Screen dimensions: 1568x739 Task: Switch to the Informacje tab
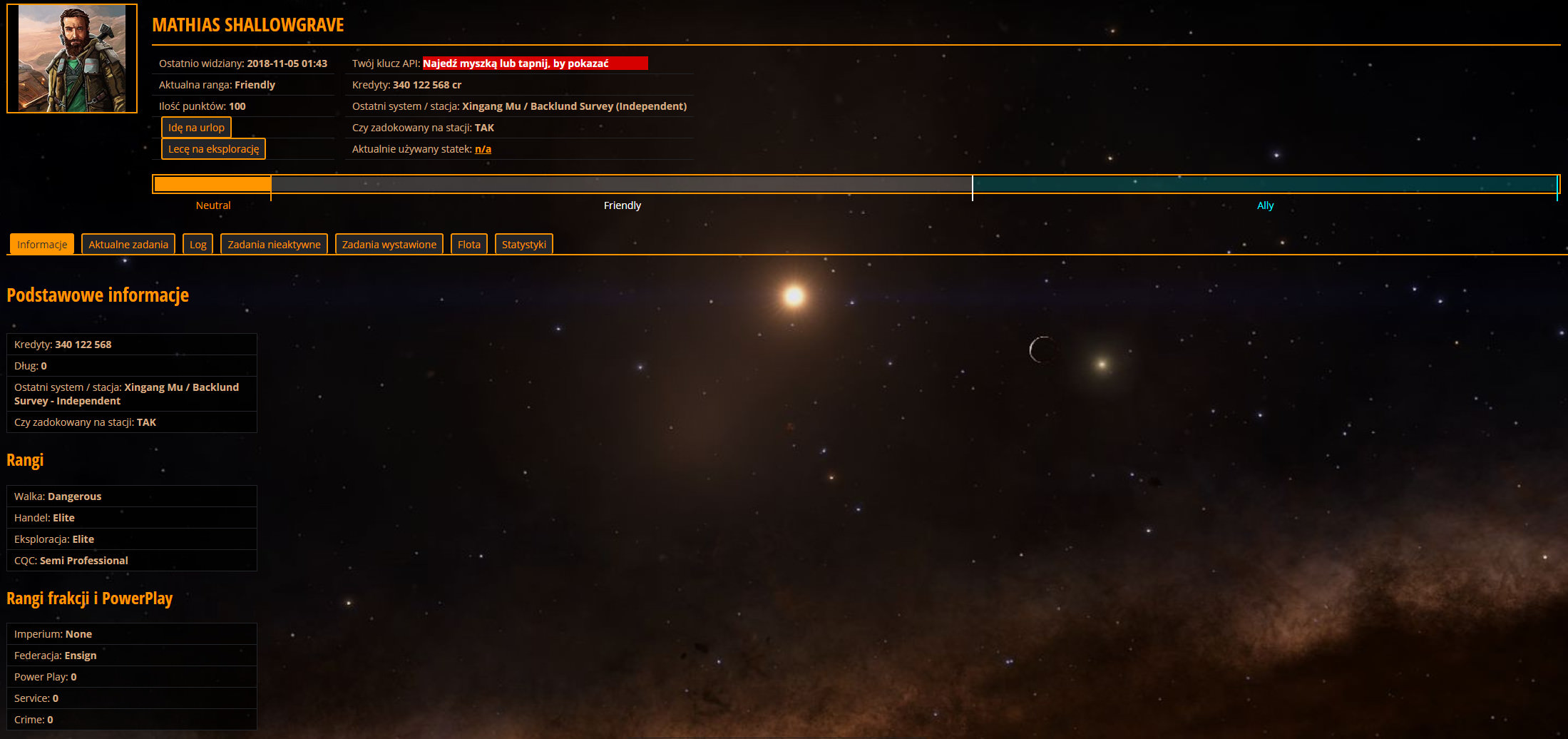42,245
